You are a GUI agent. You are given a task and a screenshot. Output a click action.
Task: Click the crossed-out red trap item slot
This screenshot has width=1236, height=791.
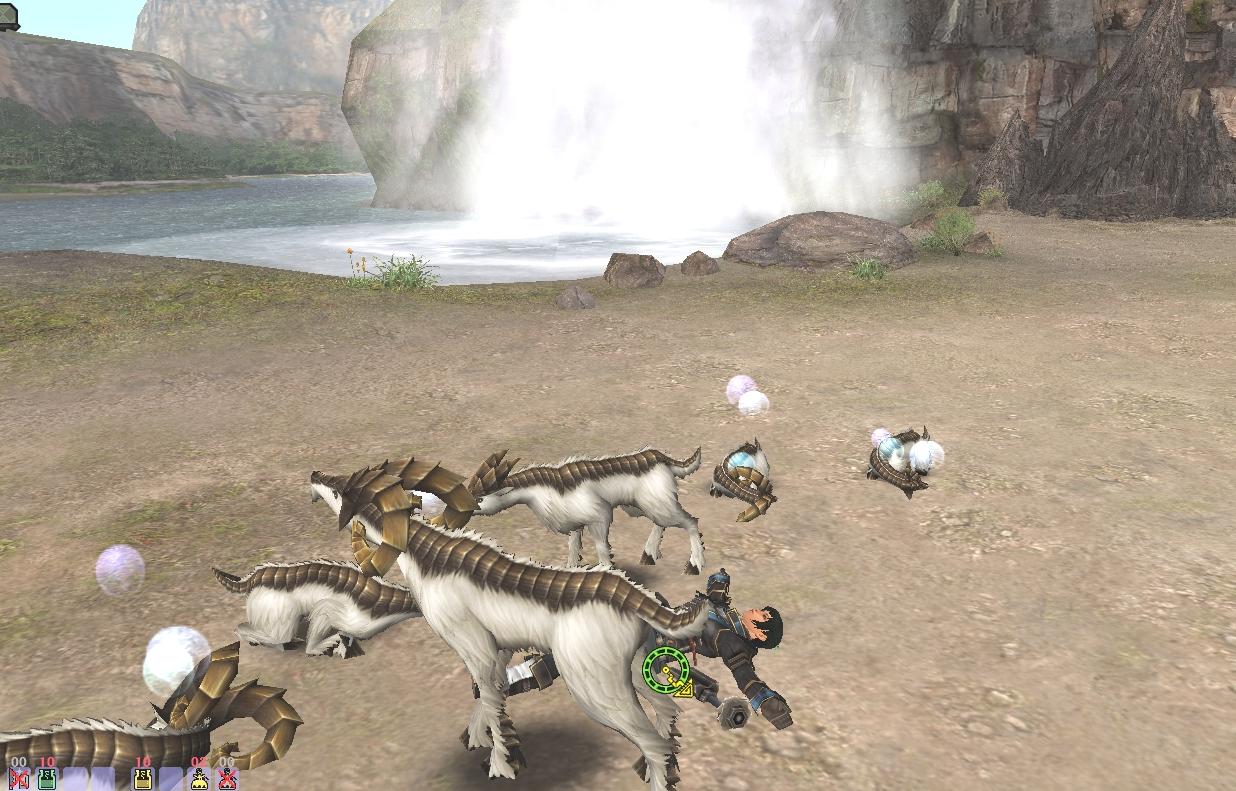pos(228,778)
